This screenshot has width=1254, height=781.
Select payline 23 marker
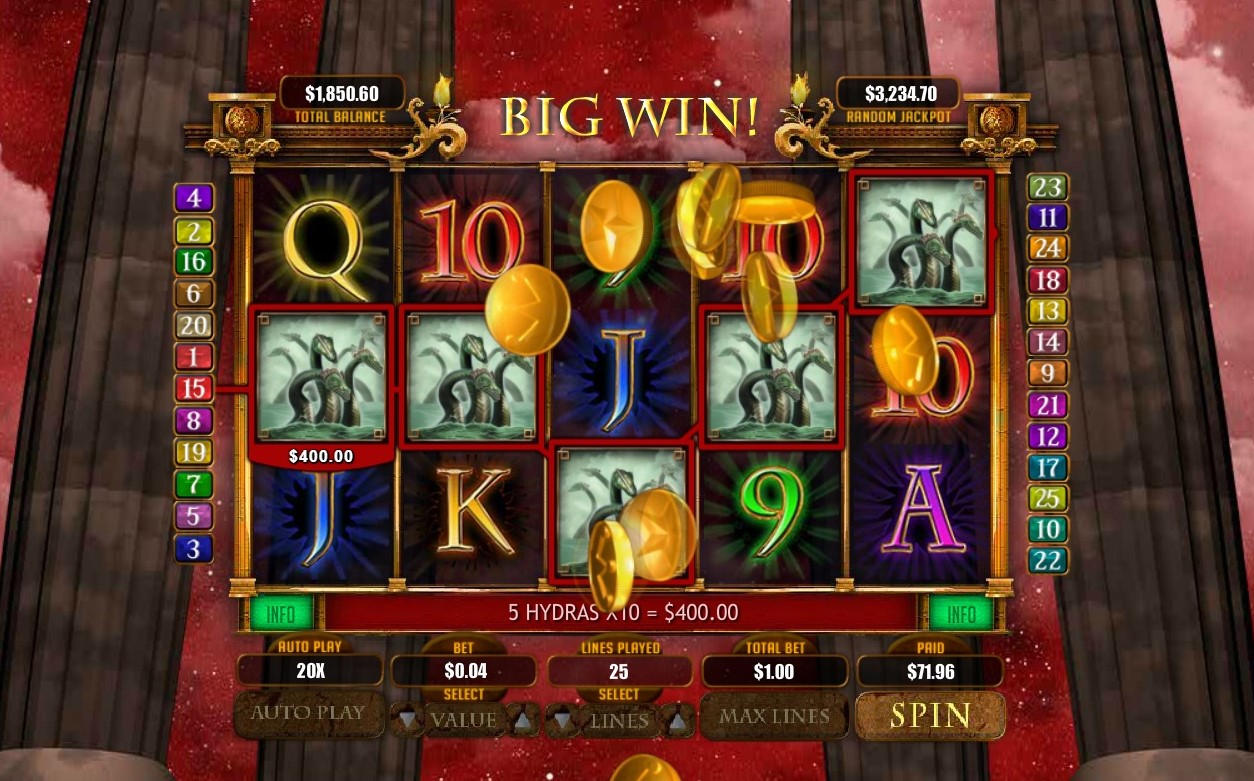coord(1047,187)
